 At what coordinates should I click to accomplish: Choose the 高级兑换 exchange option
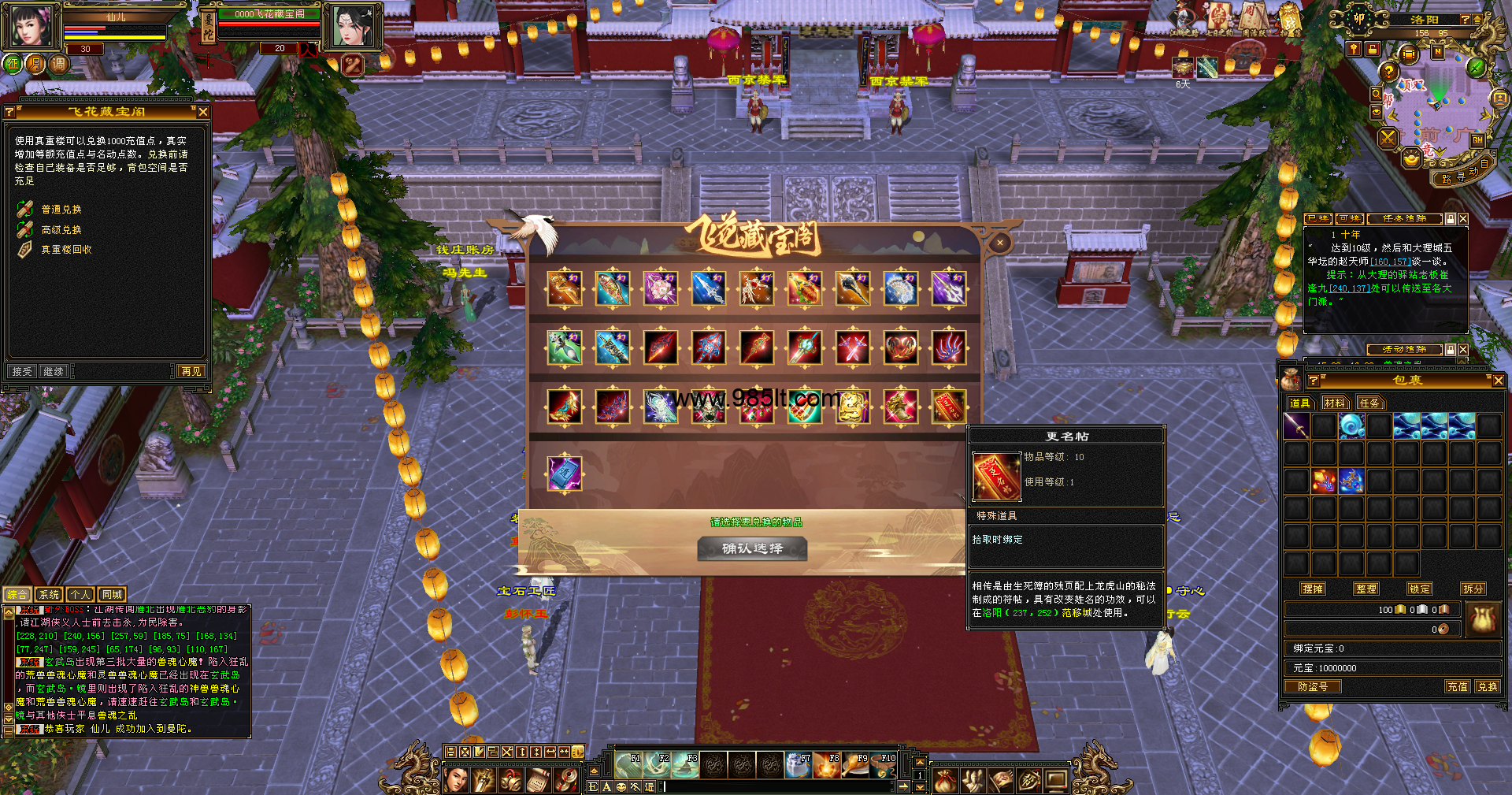click(x=61, y=230)
